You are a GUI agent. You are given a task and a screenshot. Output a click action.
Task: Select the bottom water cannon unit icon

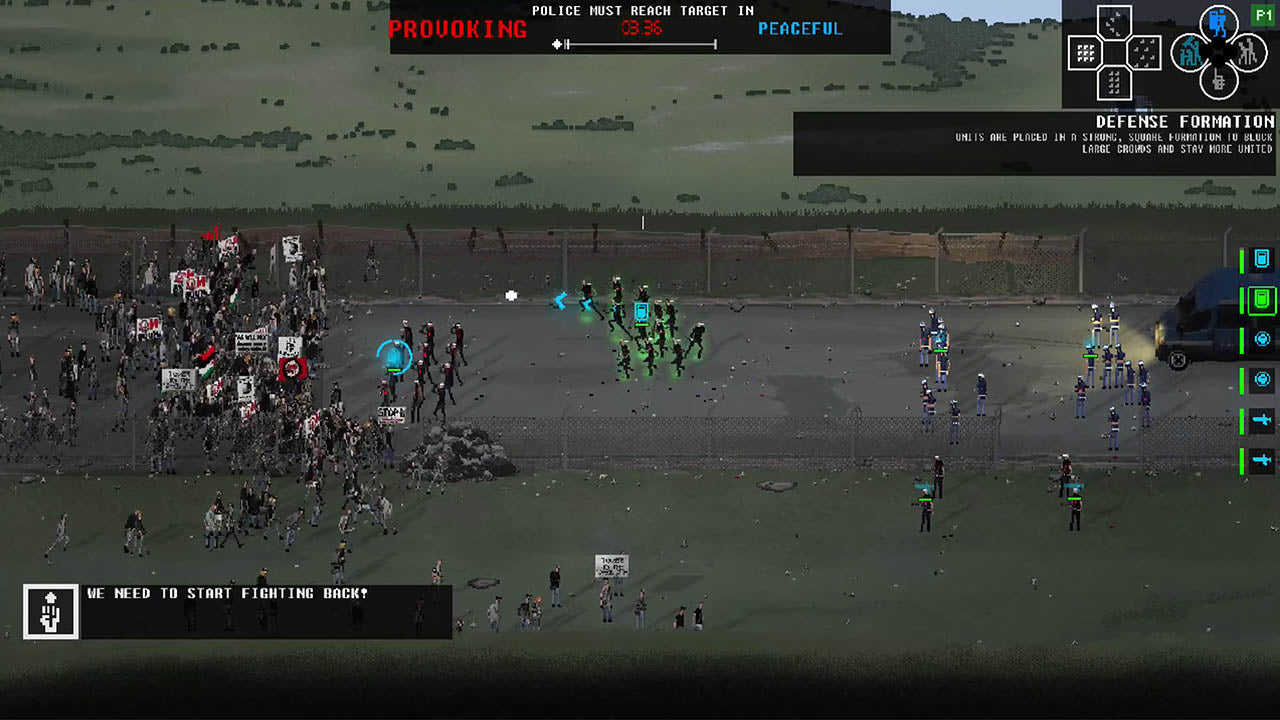1261,461
